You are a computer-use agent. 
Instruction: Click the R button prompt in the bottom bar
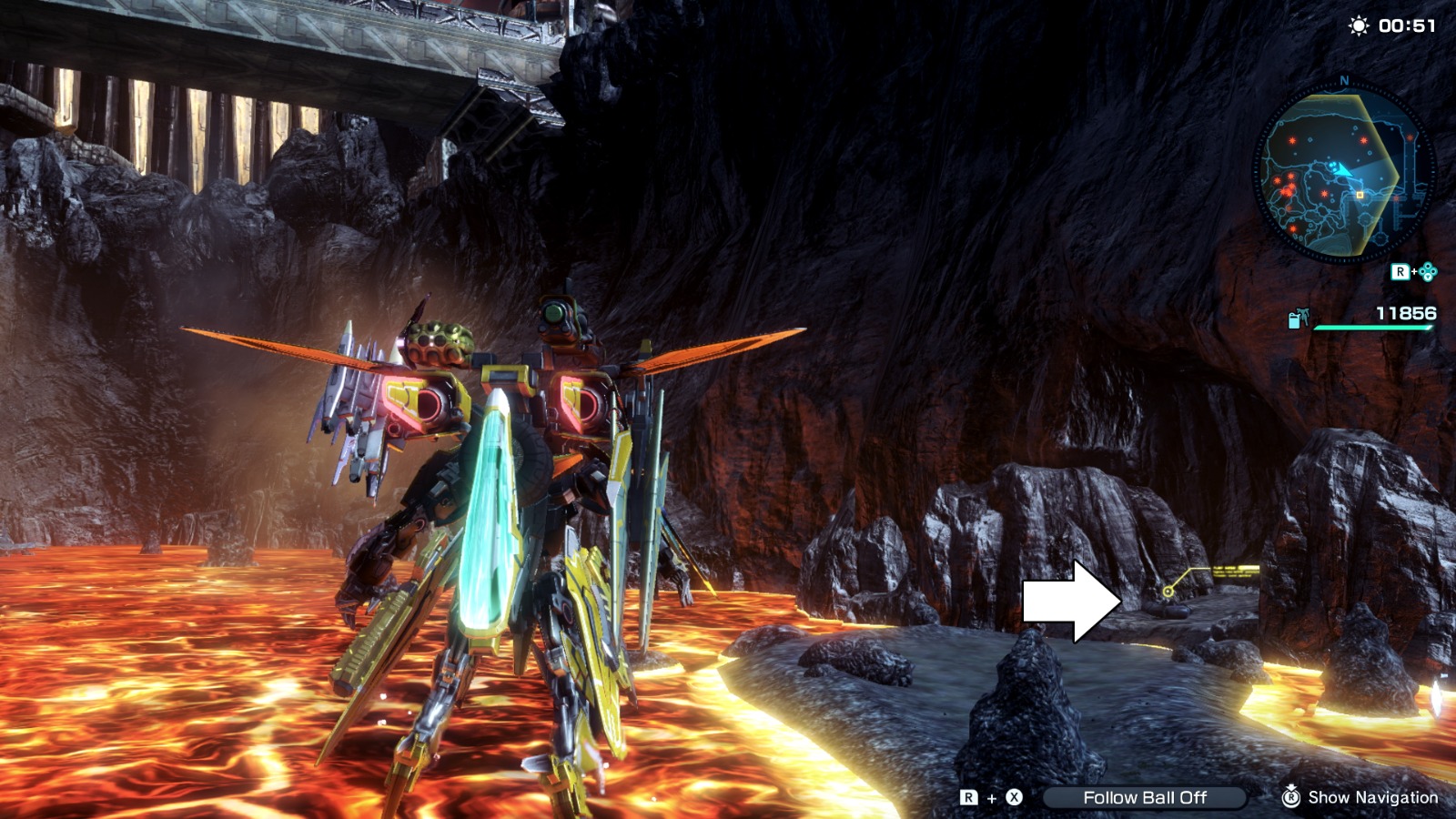(x=968, y=797)
